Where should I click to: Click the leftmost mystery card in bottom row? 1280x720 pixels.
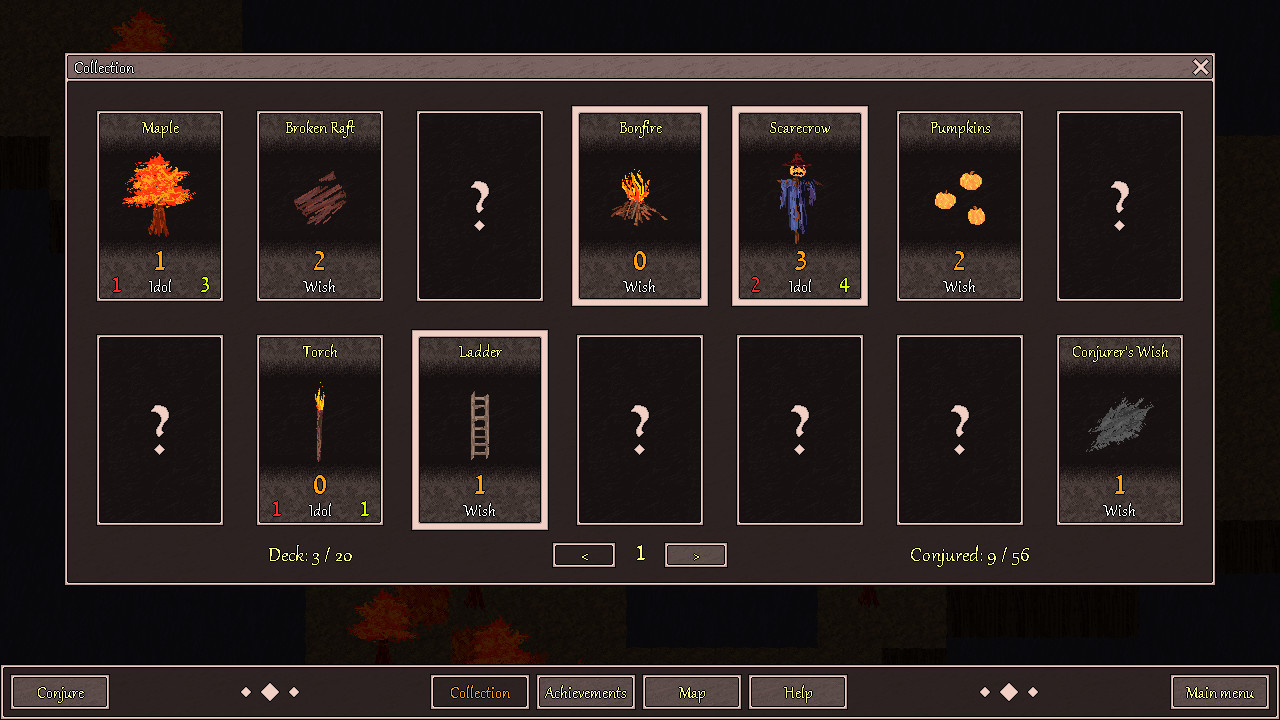(x=160, y=430)
